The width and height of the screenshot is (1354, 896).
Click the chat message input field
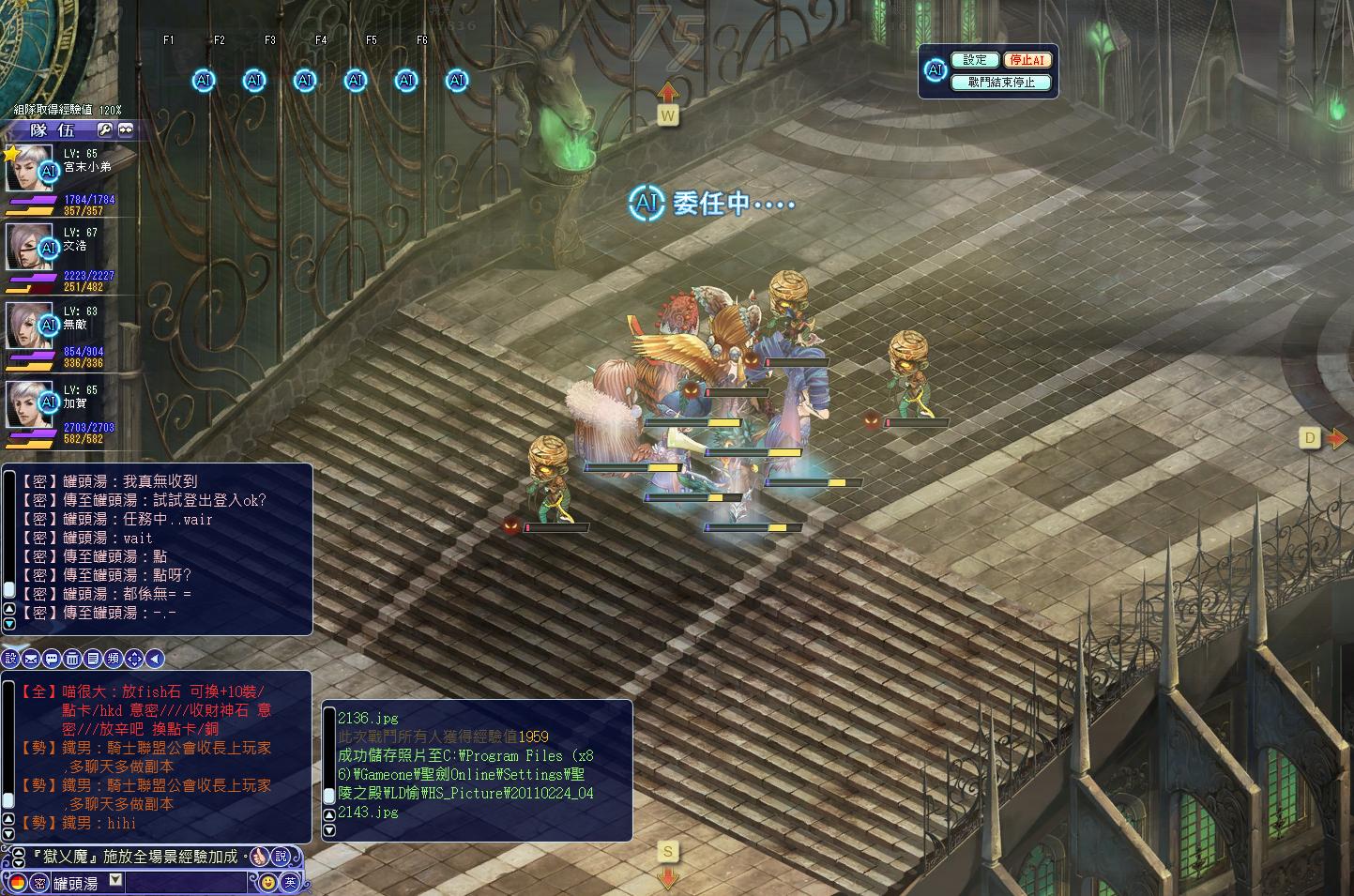[x=186, y=883]
